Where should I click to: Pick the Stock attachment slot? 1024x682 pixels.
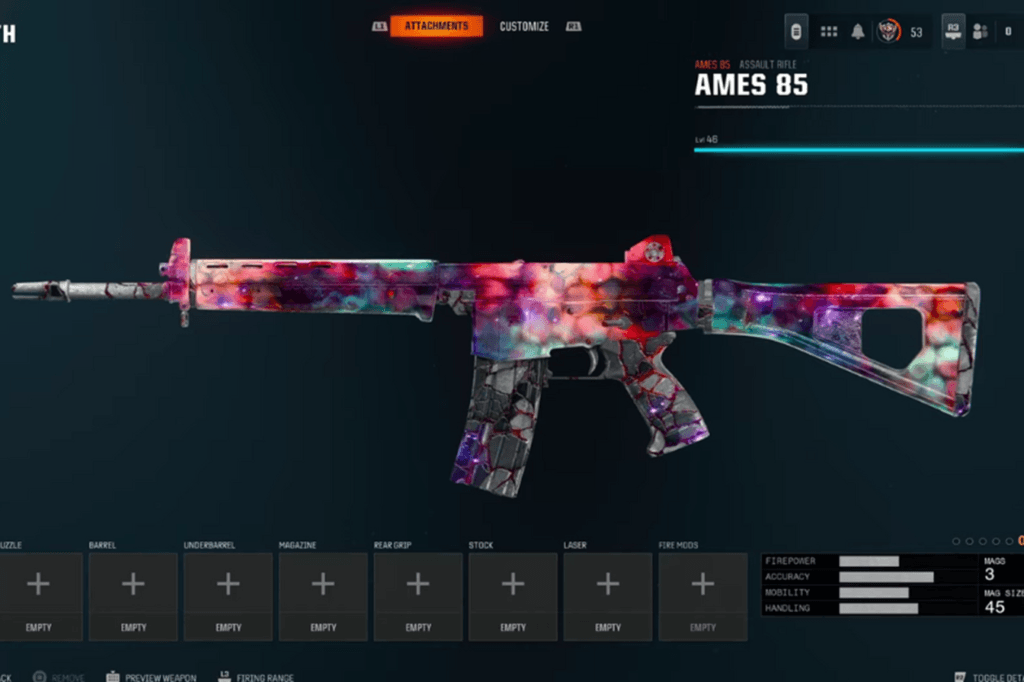[513, 596]
